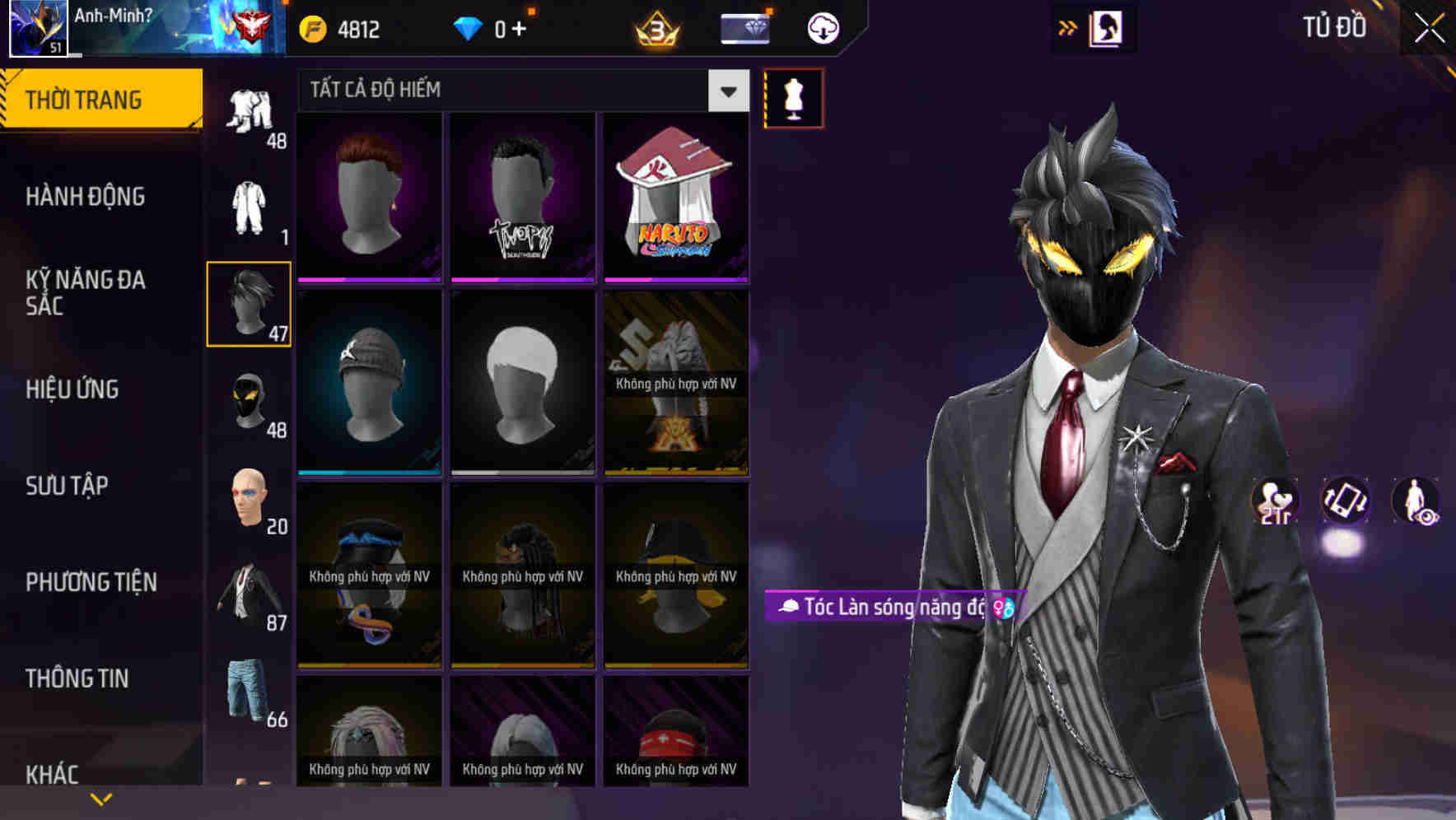The height and width of the screenshot is (820, 1456).
Task: Toggle character visibility with the person-eye icon
Action: coord(1418,503)
